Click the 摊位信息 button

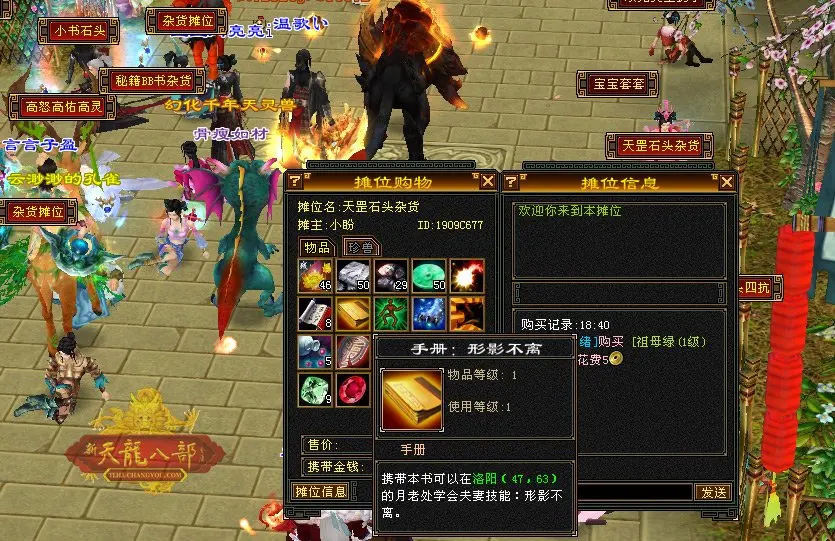click(x=320, y=491)
